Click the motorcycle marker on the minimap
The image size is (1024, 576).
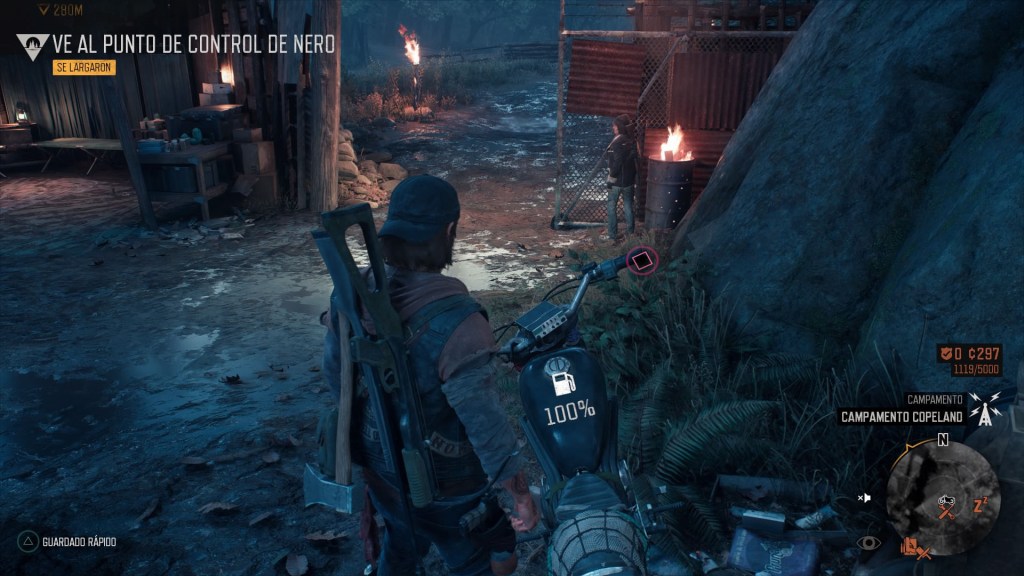pyautogui.click(x=945, y=500)
